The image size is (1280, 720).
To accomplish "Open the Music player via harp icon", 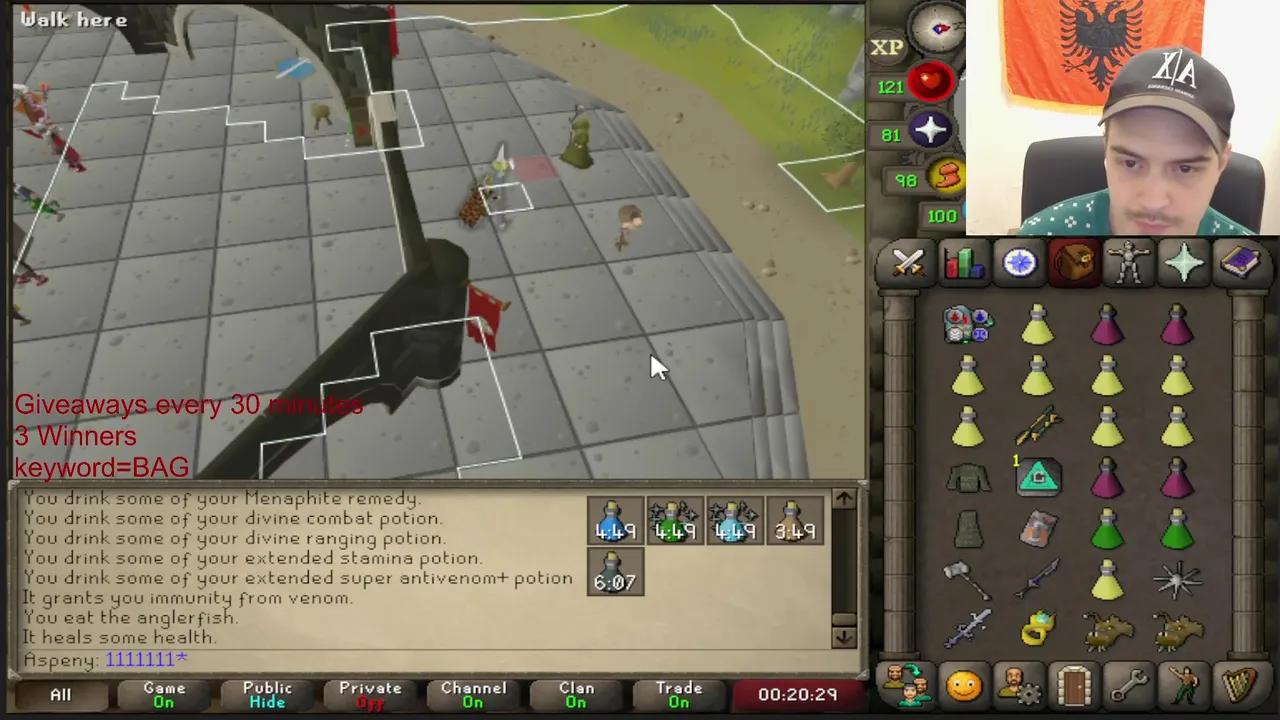I will point(1240,685).
